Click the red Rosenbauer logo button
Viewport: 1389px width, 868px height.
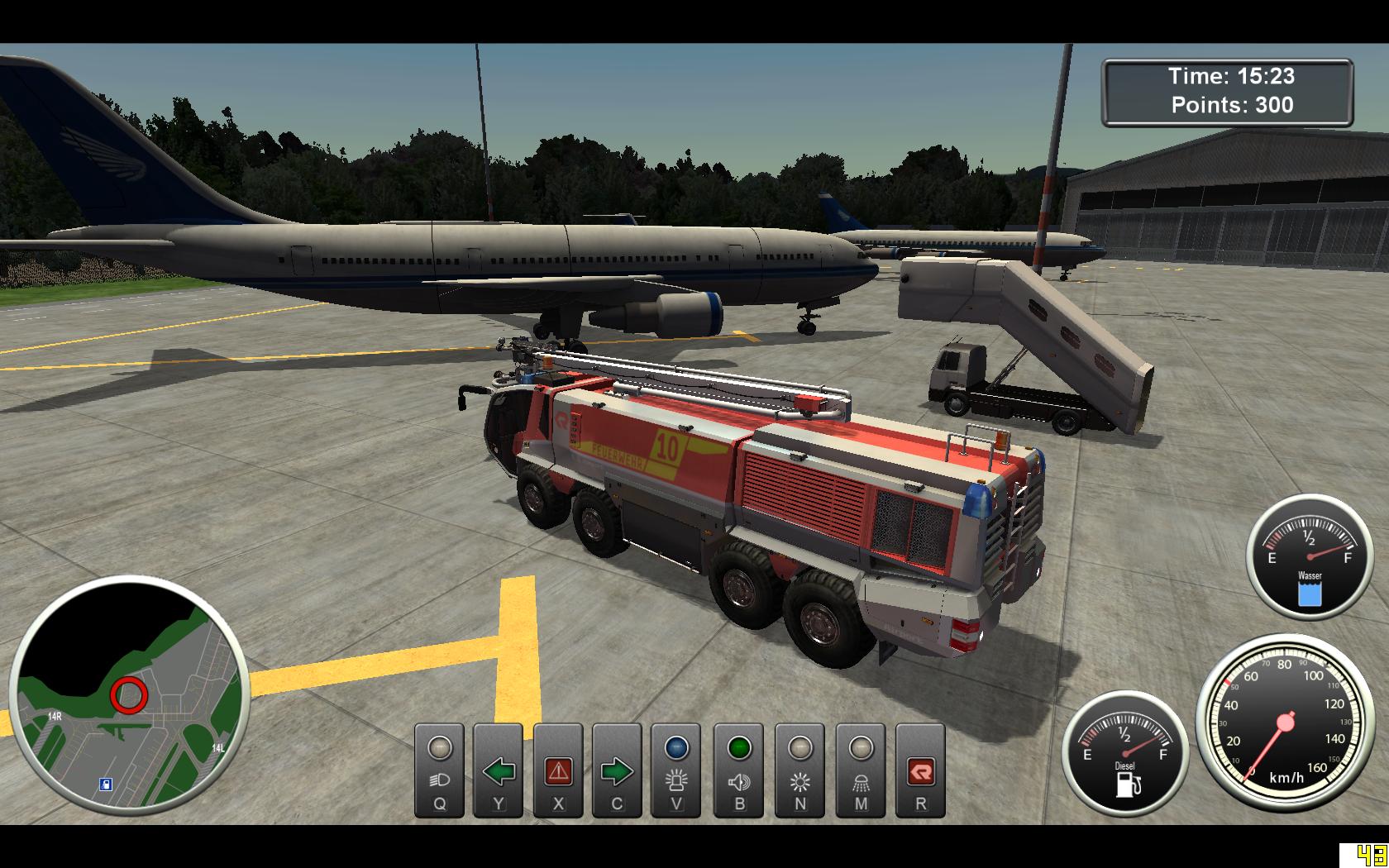920,770
